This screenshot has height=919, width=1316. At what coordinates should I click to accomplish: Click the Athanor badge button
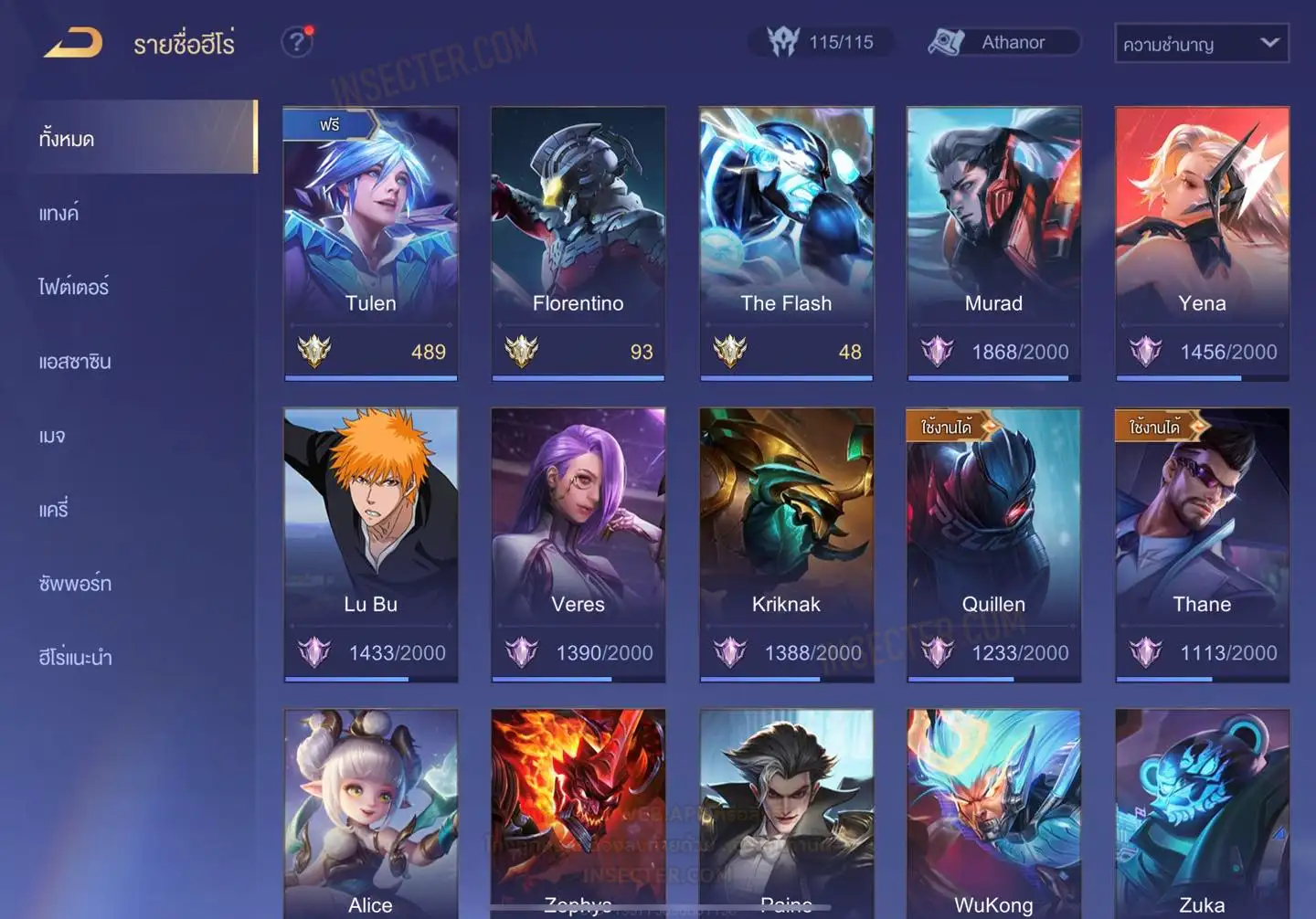pos(1003,42)
